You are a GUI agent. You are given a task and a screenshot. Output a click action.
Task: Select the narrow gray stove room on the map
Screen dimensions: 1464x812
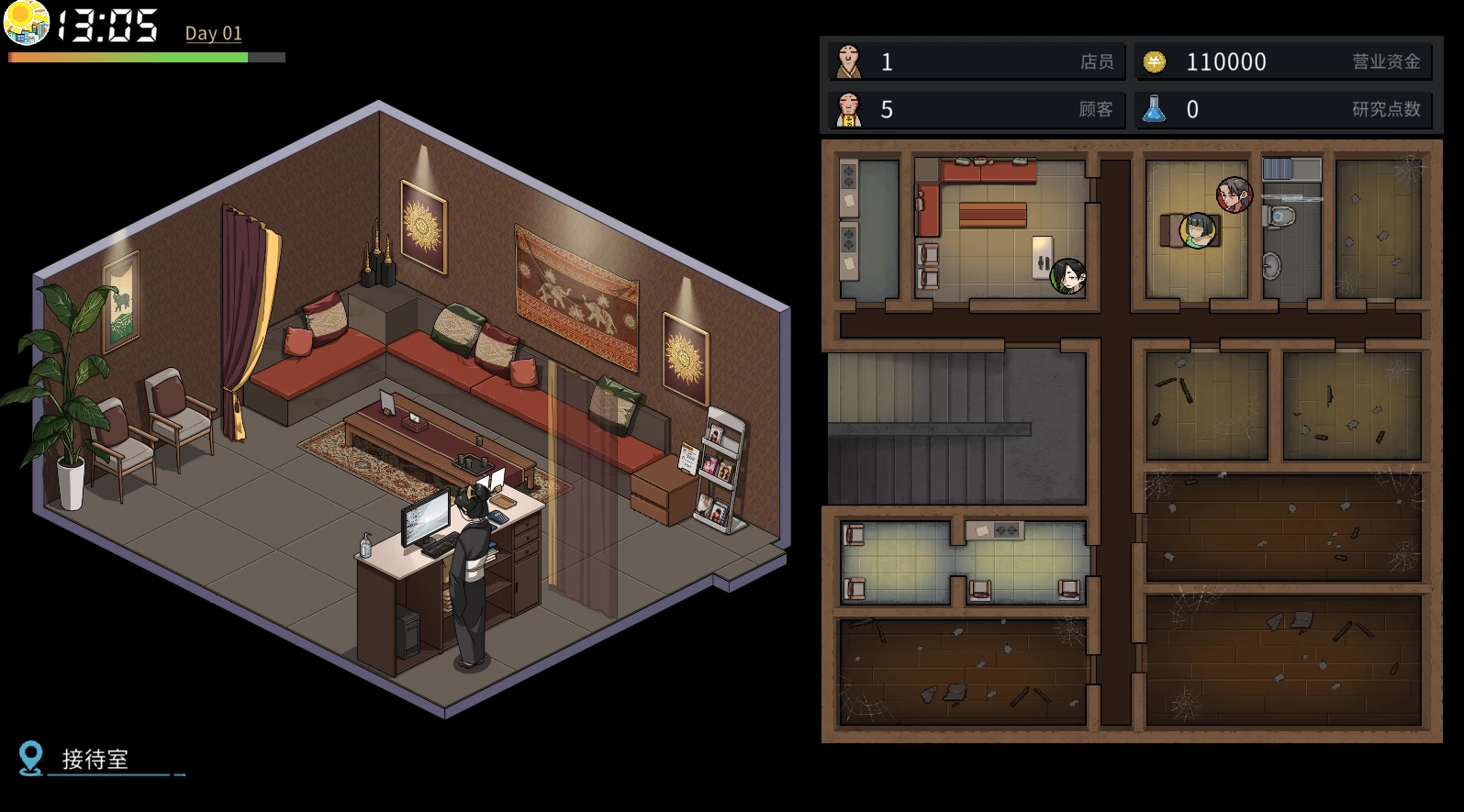click(868, 229)
